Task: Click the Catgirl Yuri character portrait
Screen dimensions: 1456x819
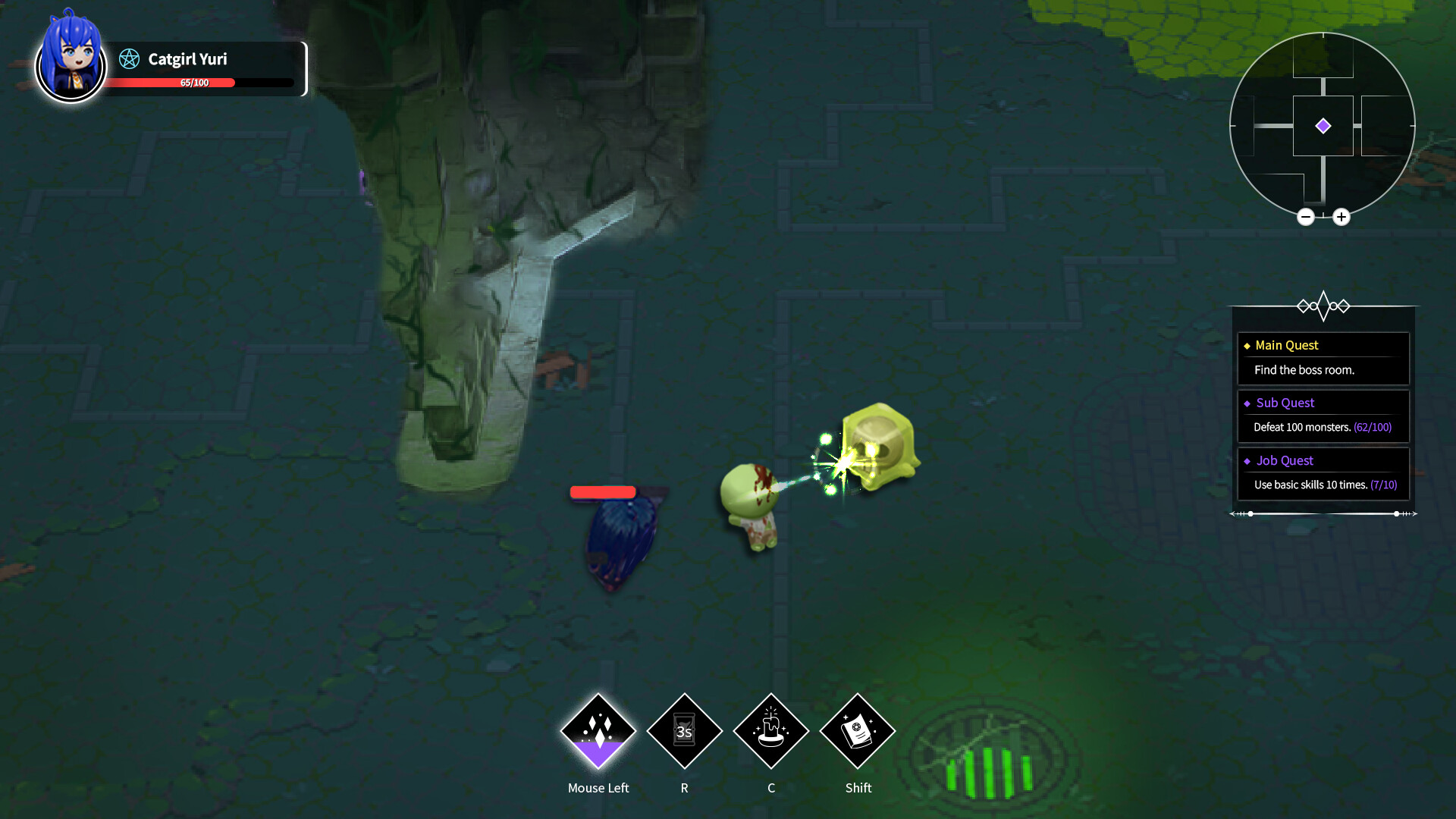Action: tap(71, 66)
